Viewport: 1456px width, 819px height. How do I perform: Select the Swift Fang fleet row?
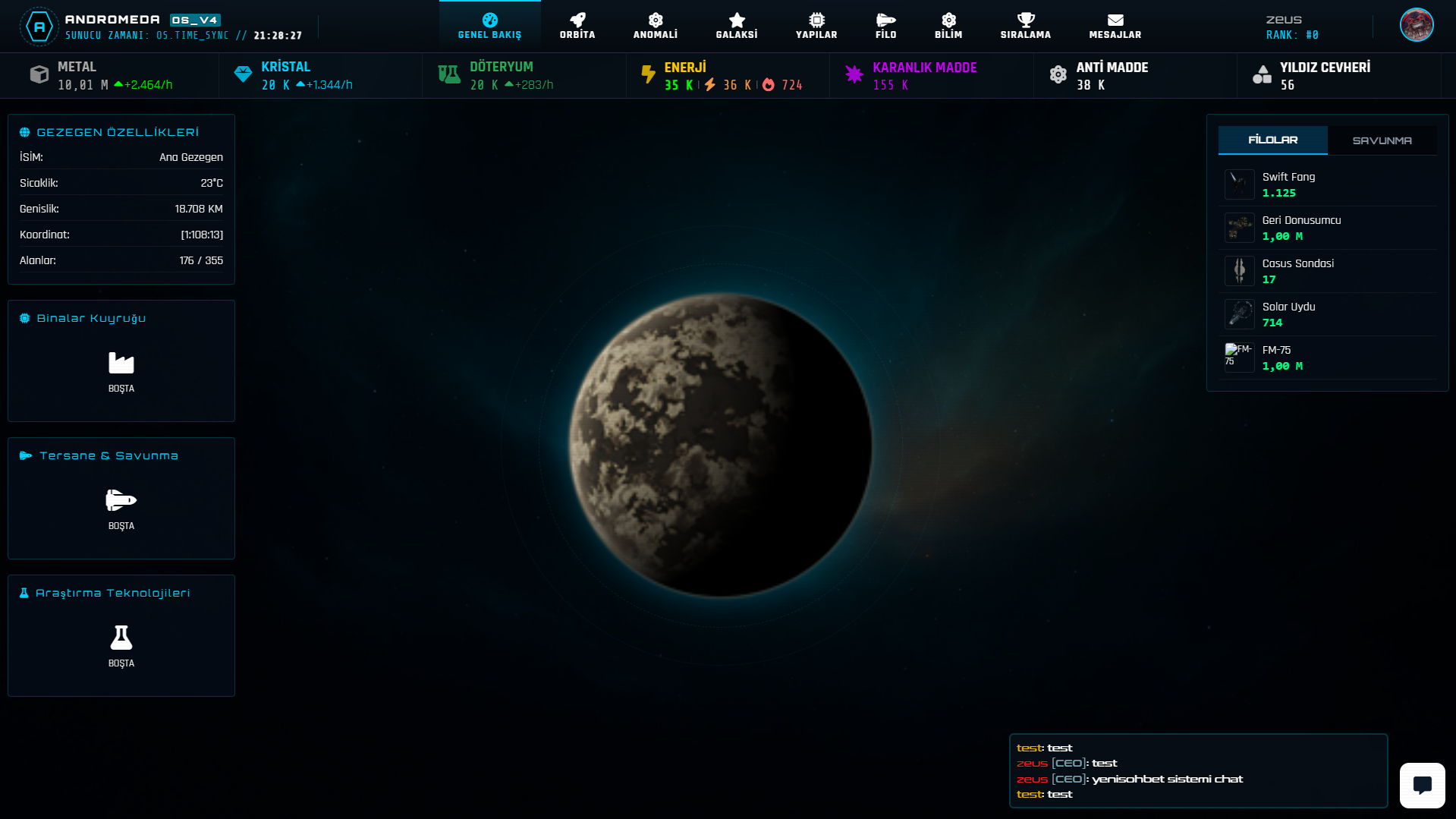click(x=1328, y=184)
